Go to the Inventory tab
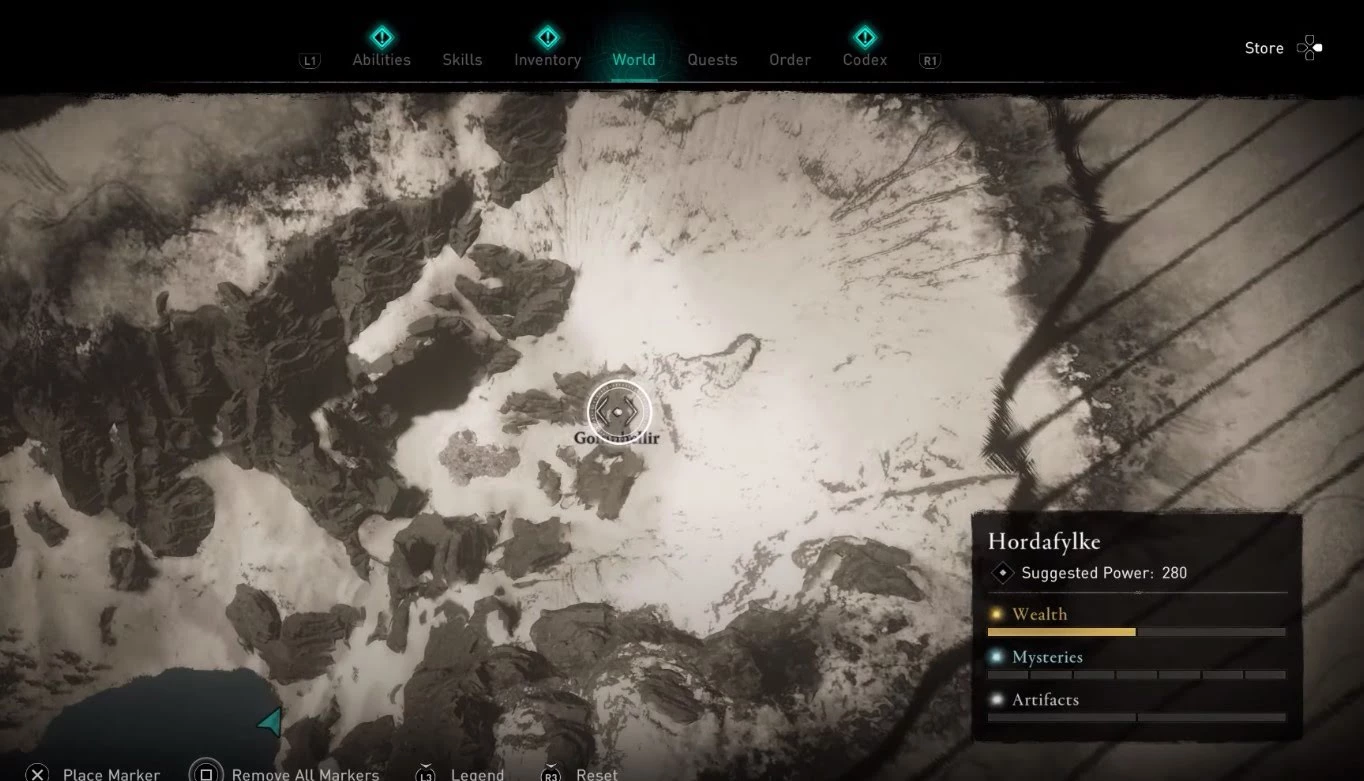 (547, 59)
